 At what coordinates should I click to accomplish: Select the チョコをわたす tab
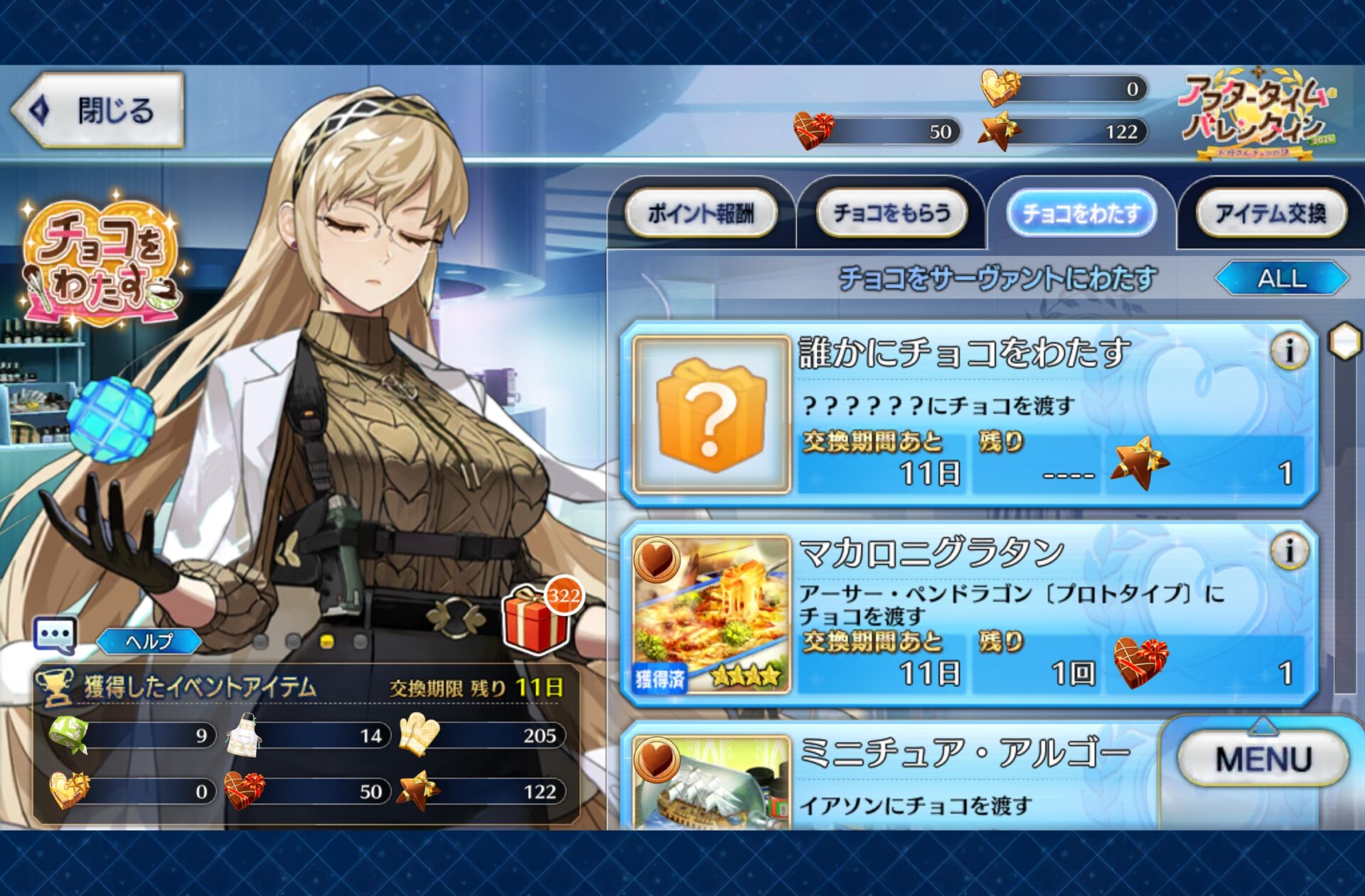point(1081,212)
